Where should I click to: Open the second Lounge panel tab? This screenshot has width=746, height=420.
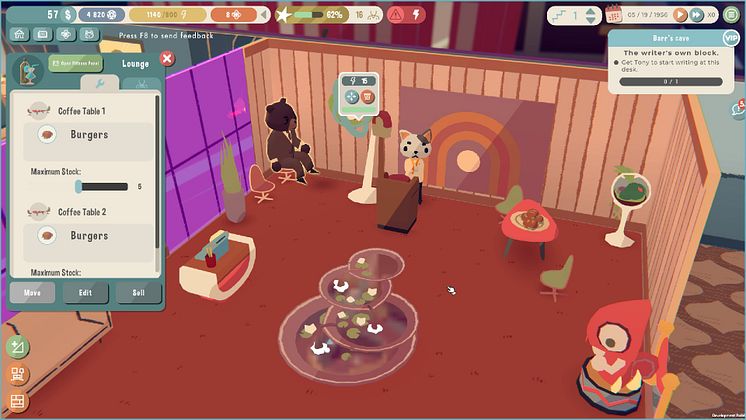pos(141,84)
